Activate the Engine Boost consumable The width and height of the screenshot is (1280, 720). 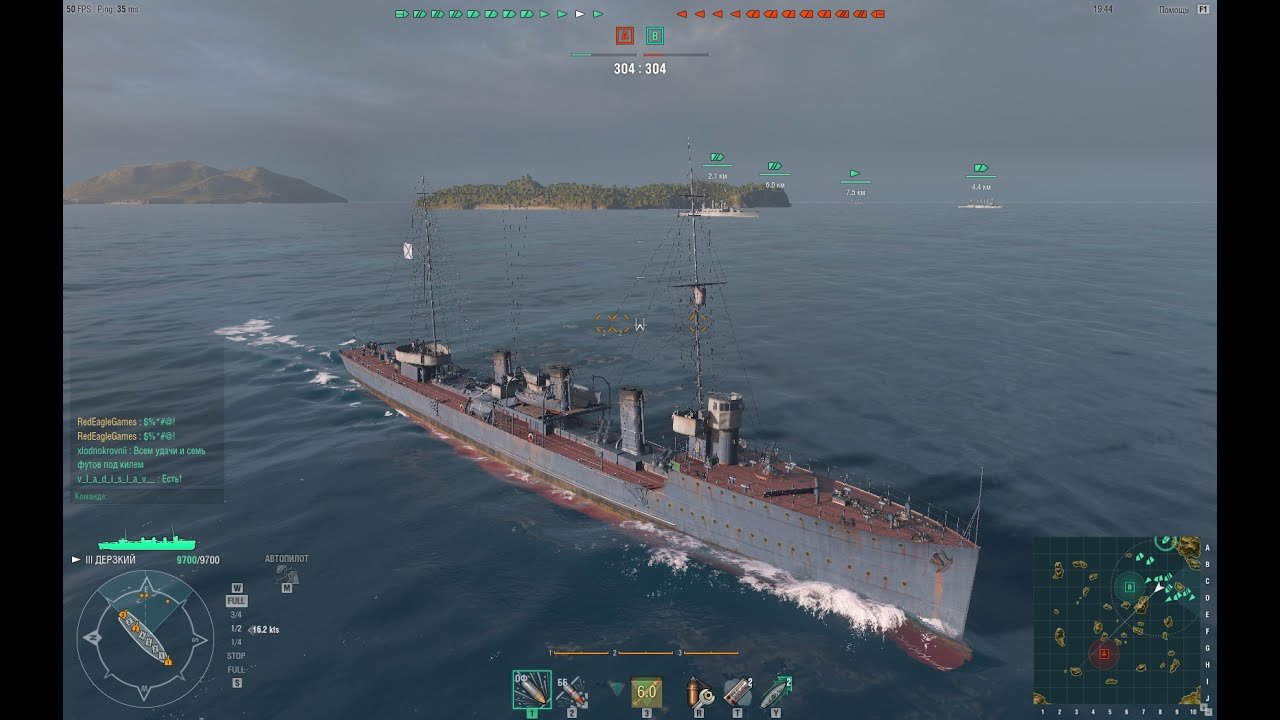click(775, 691)
